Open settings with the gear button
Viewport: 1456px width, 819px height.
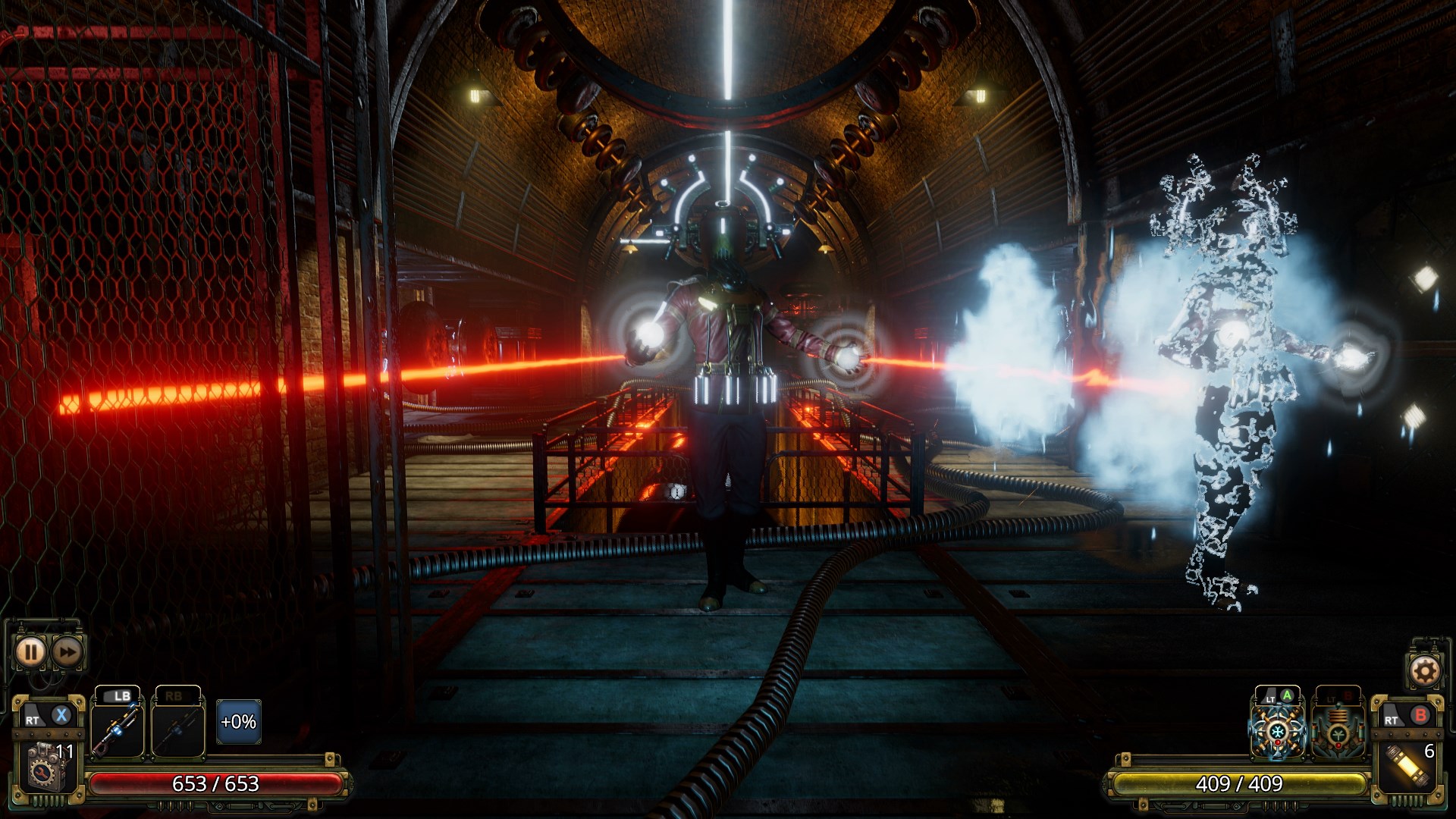point(1423,670)
